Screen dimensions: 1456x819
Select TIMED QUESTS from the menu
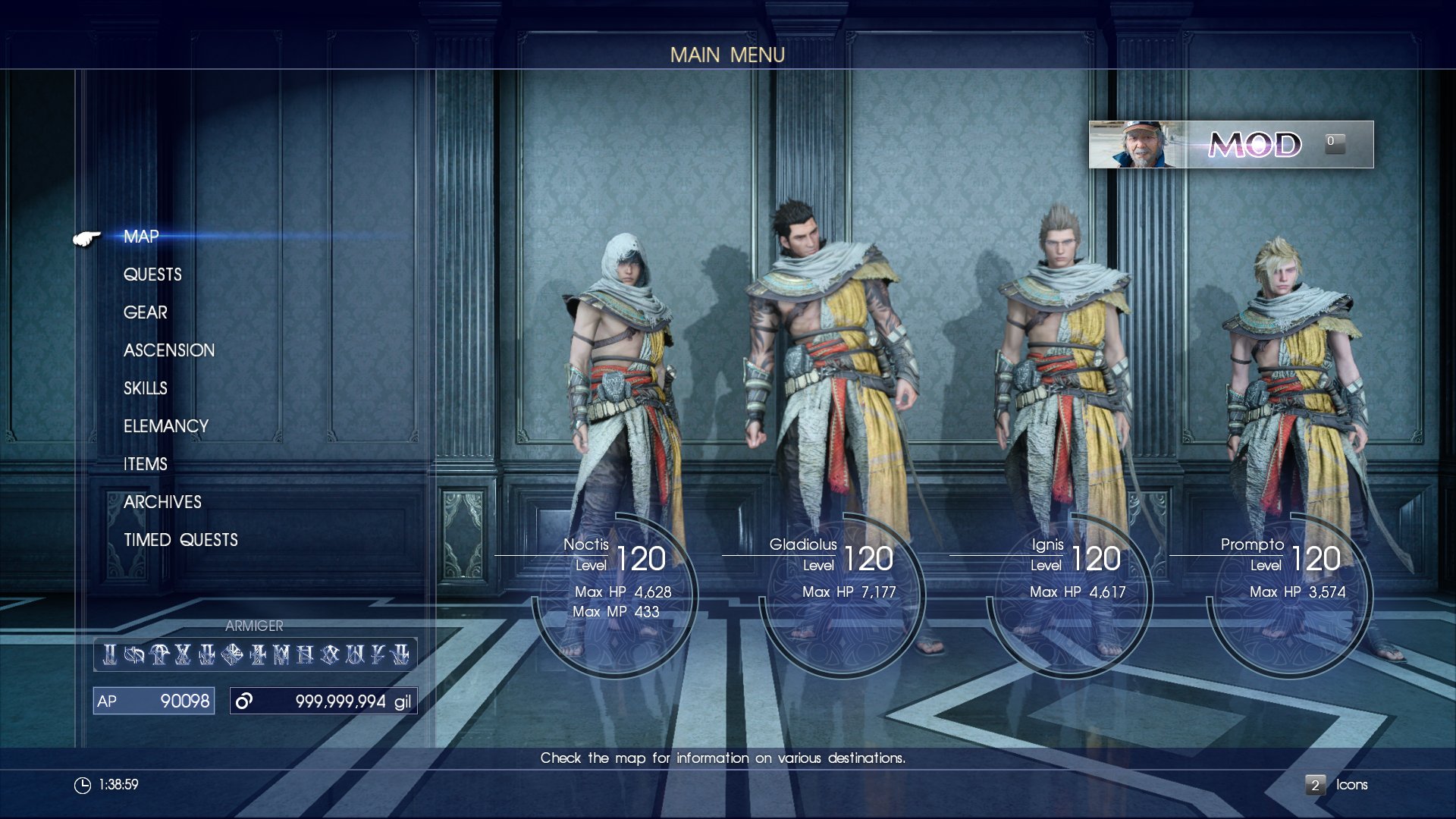click(180, 539)
